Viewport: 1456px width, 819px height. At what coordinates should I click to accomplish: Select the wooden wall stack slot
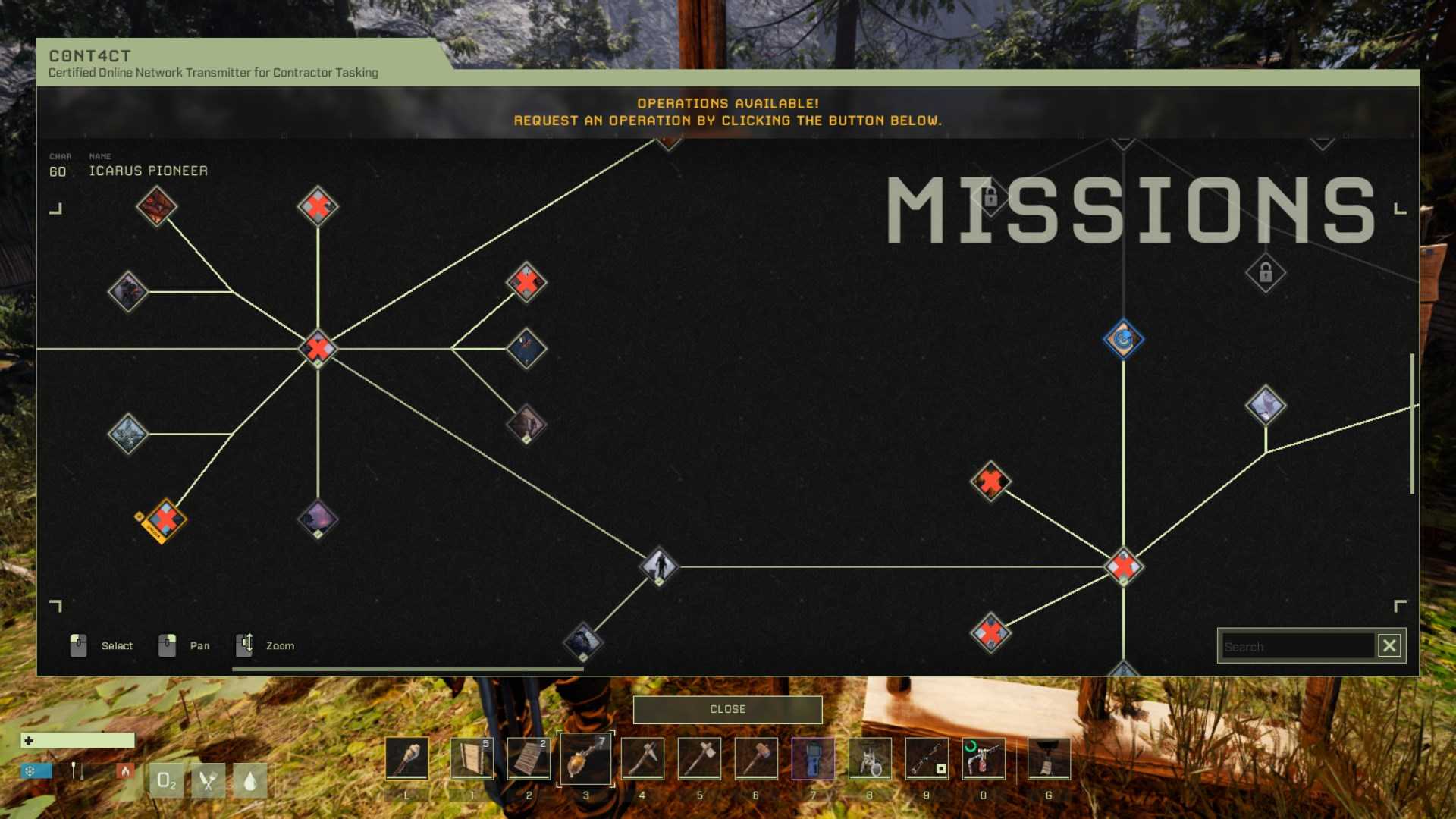(472, 758)
